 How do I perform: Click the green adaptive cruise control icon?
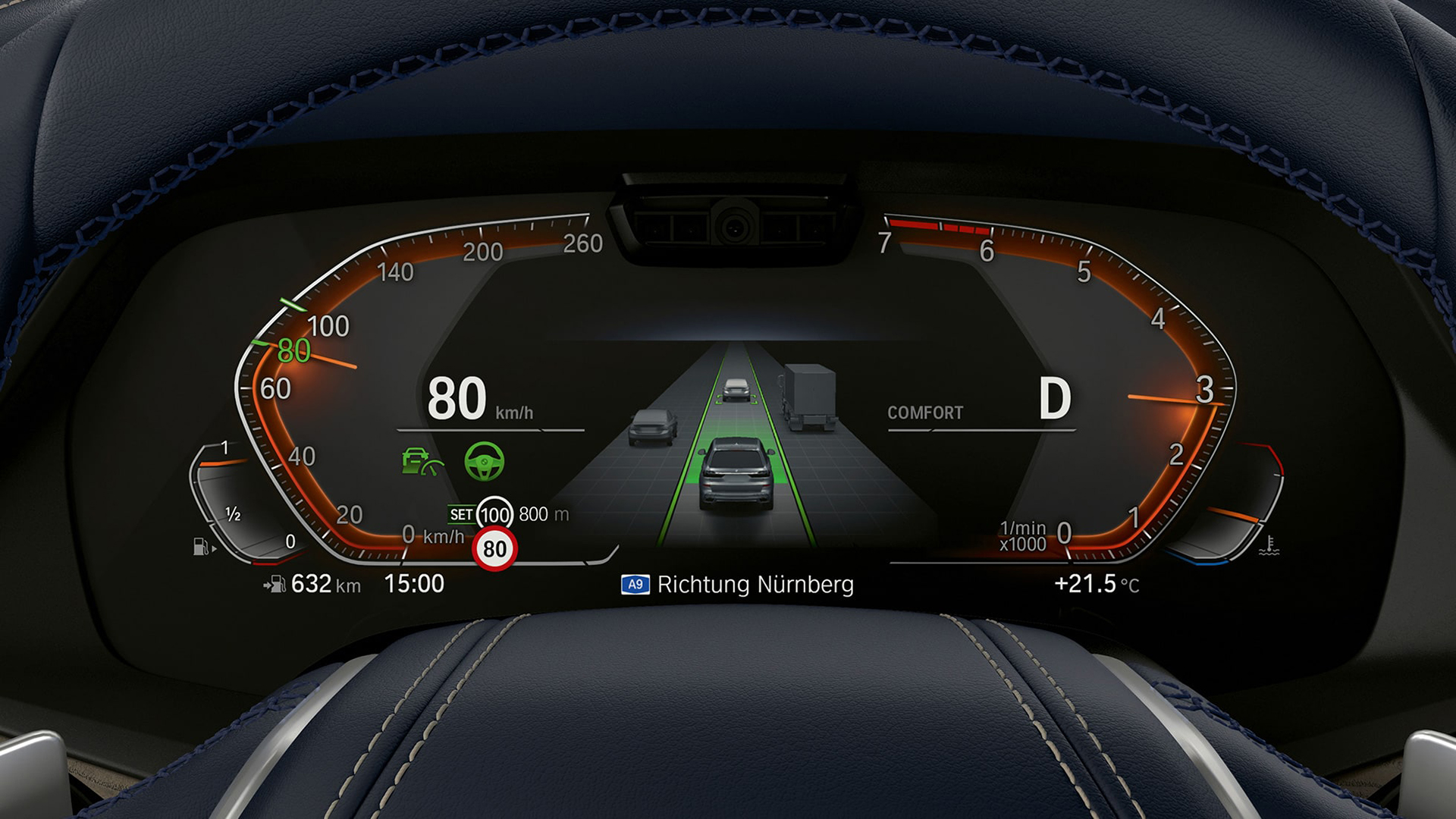[x=422, y=461]
